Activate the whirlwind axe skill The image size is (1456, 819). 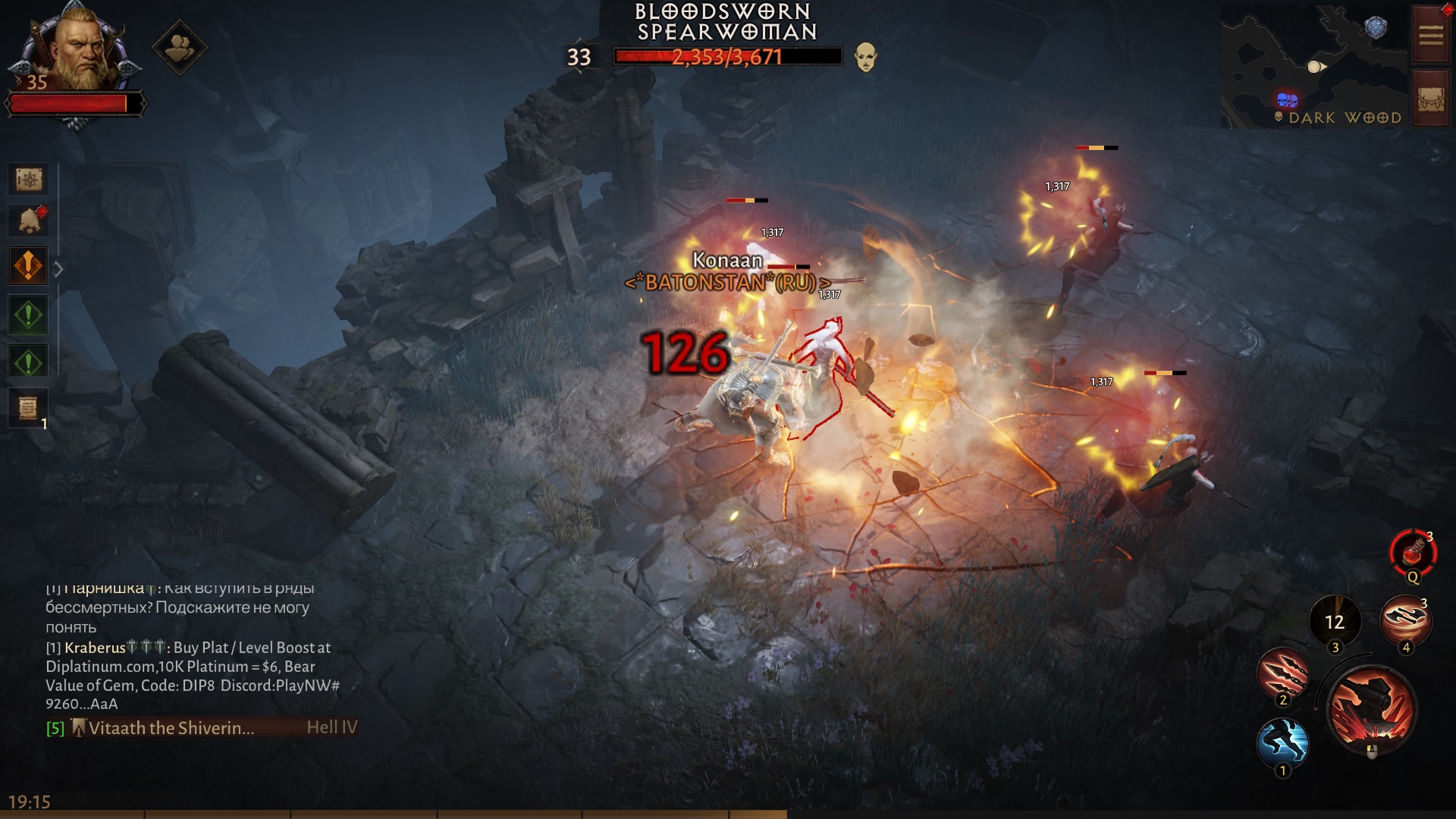tap(1405, 620)
